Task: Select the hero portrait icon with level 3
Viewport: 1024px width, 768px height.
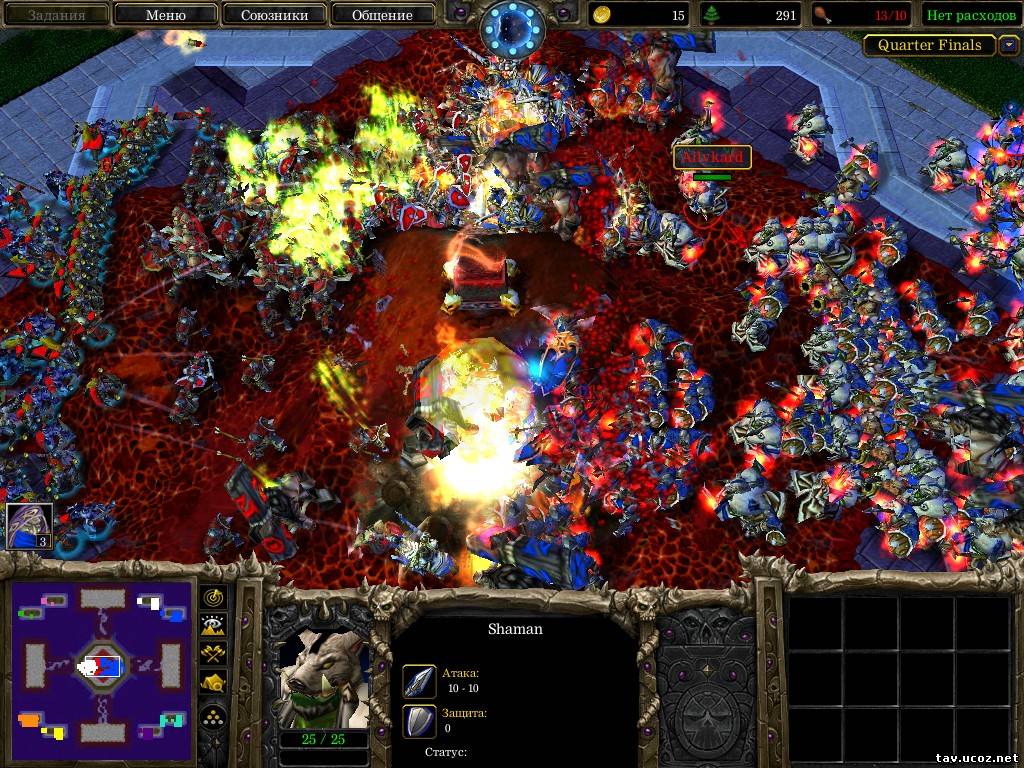Action: 29,526
